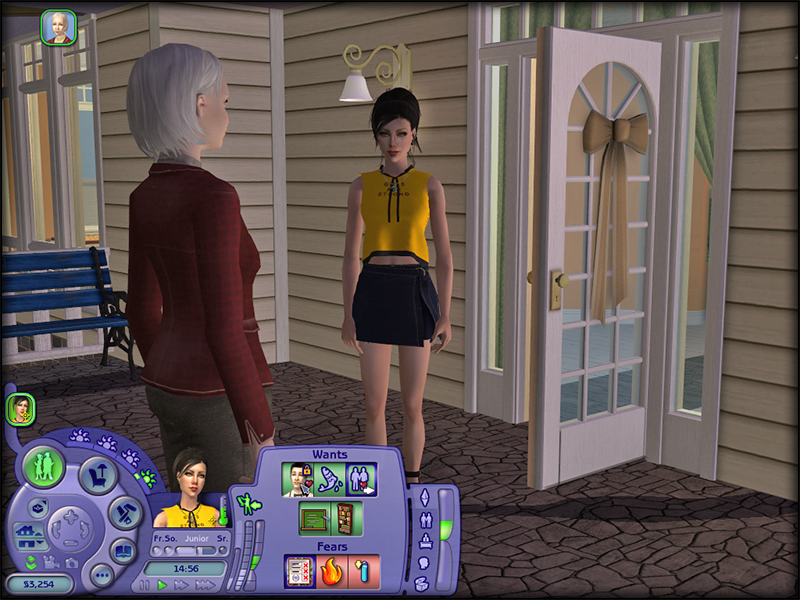Select the fish want icon
Screen dimensions: 800x600
[x=329, y=480]
